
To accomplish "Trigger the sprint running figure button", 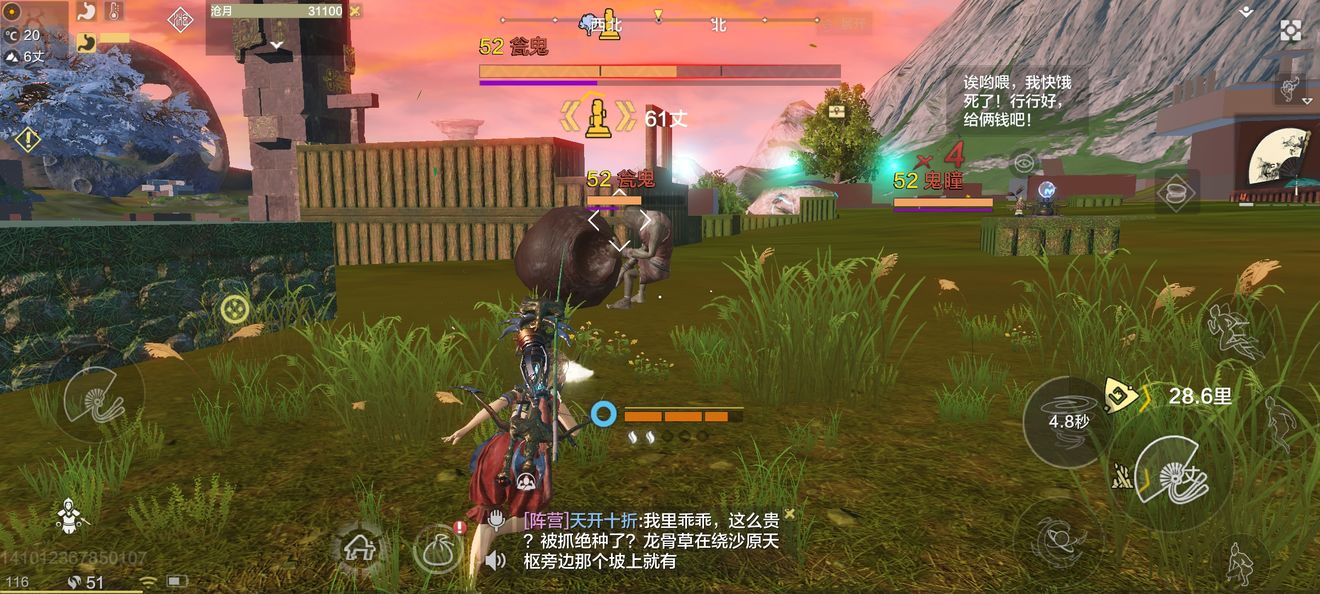I will [1236, 331].
